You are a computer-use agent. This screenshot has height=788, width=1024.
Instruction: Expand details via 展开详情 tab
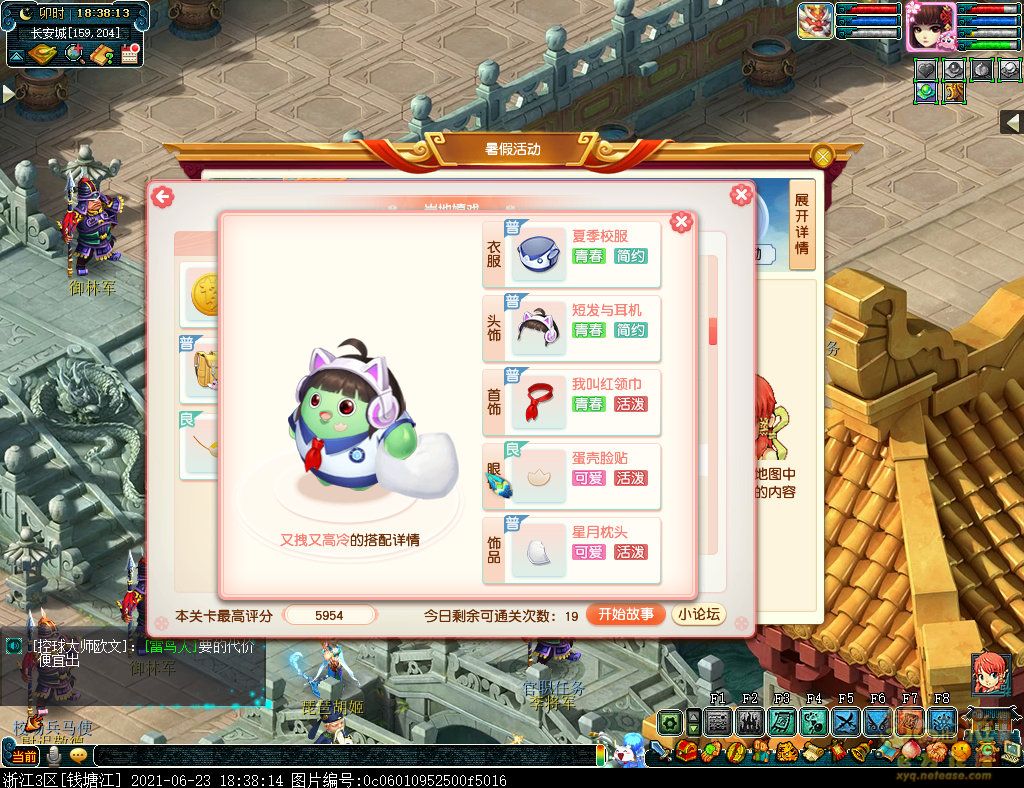[802, 225]
